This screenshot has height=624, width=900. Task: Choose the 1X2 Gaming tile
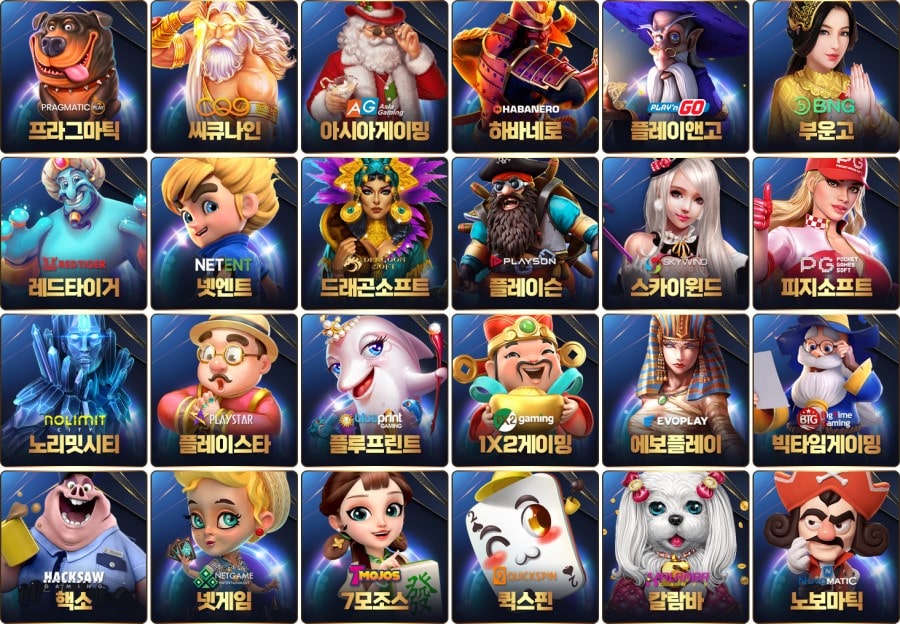tap(525, 388)
